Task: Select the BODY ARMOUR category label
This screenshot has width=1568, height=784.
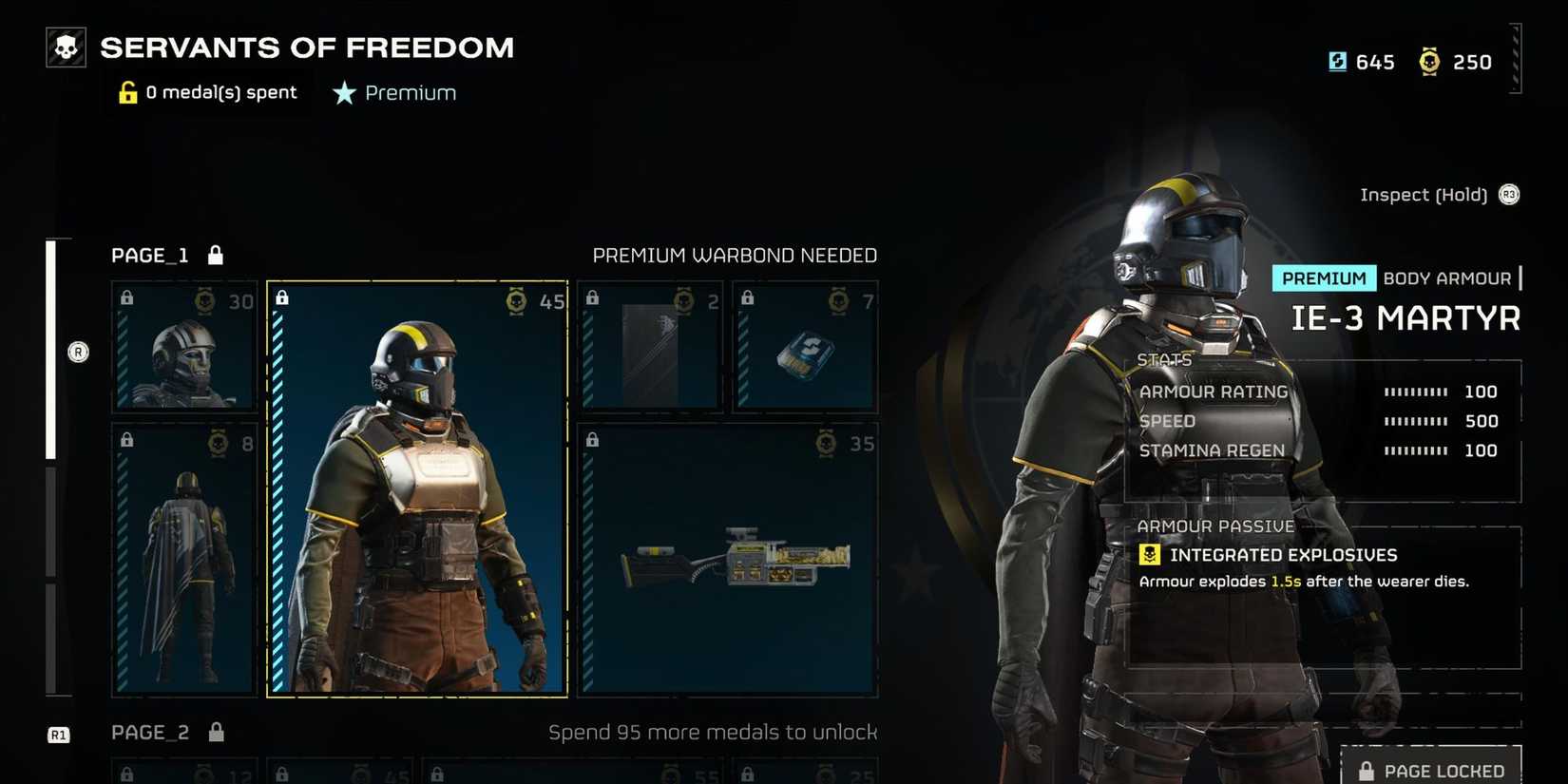Action: (1447, 278)
